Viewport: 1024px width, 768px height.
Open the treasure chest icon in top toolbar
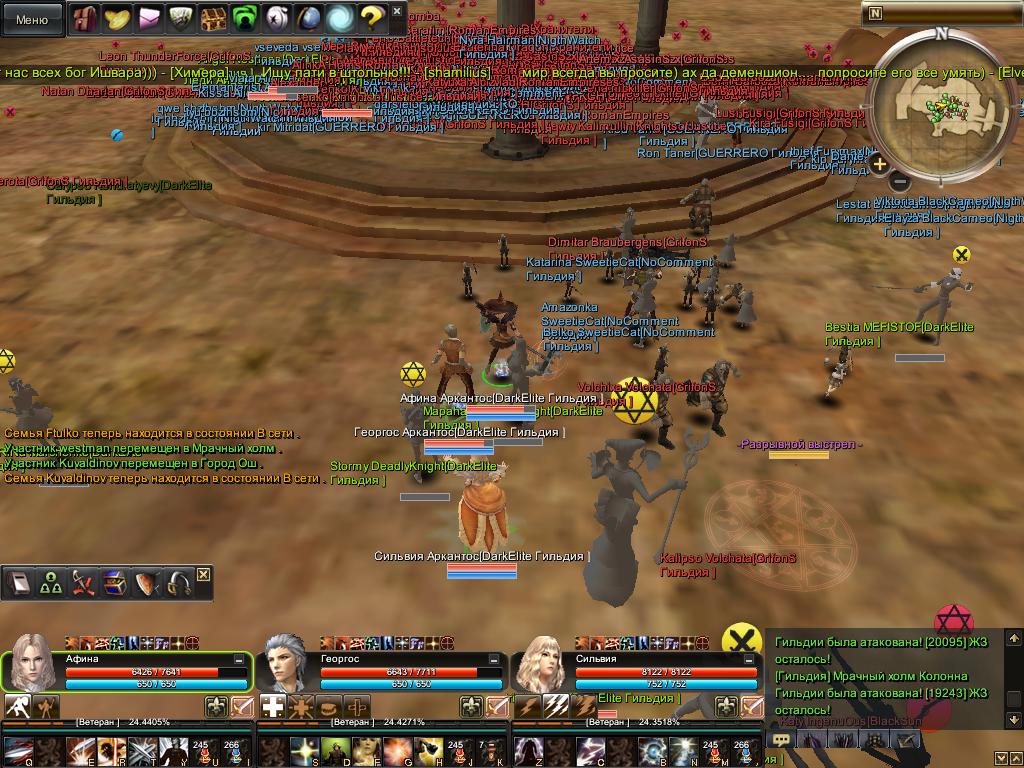click(211, 18)
